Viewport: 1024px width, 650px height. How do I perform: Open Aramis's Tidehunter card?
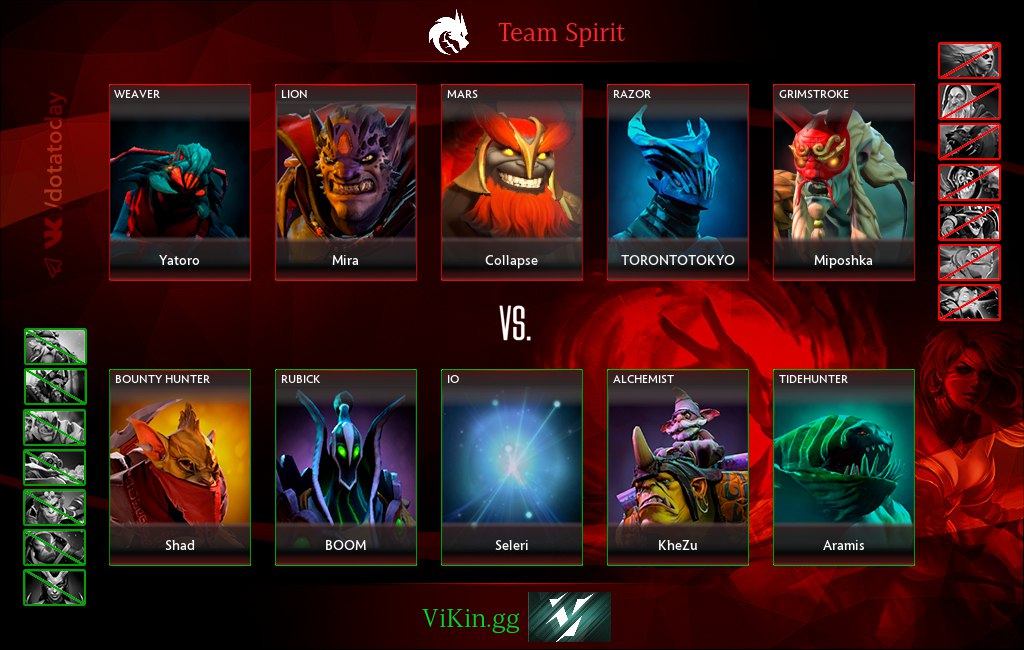(x=844, y=467)
